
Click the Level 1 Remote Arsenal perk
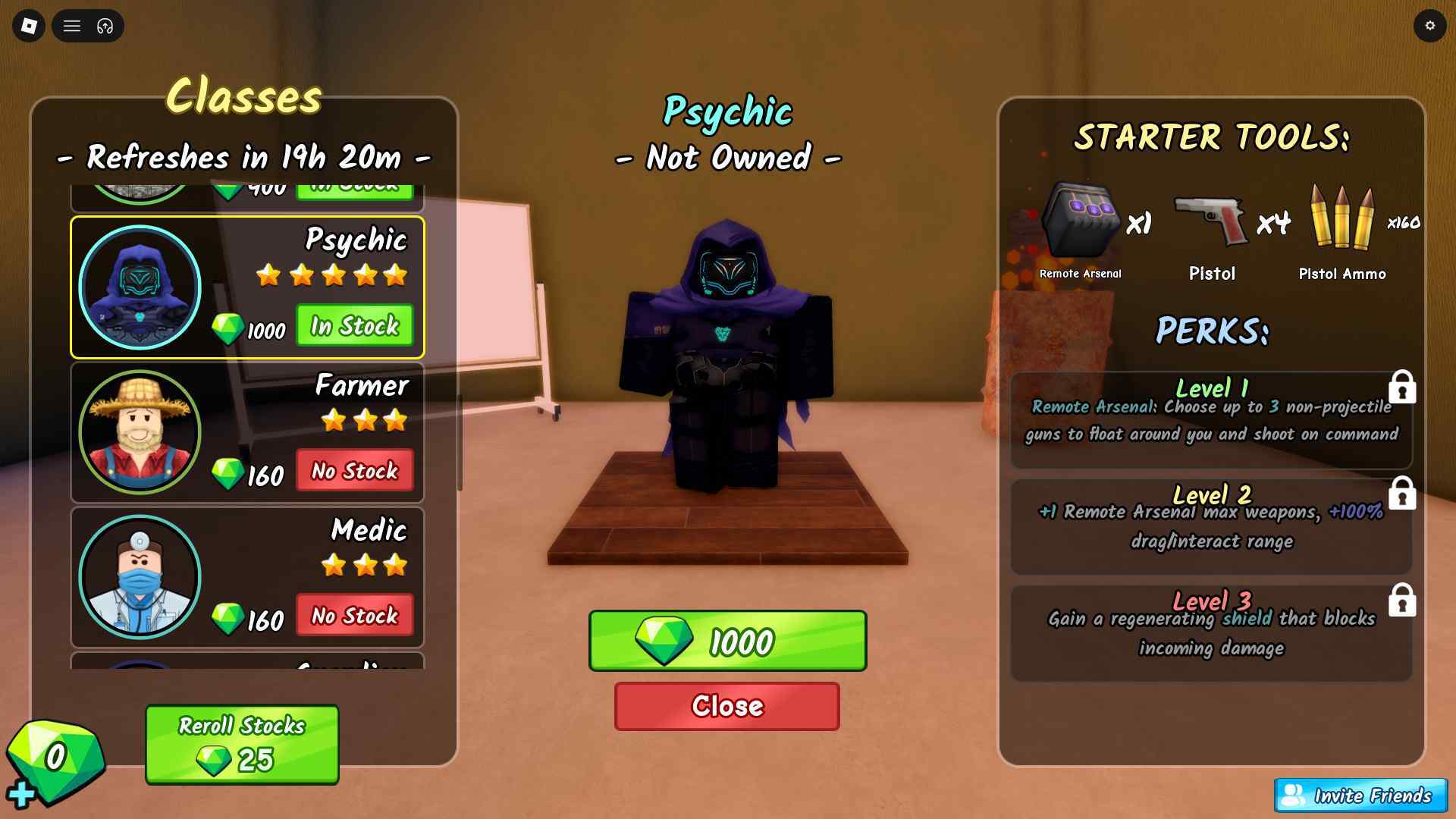pyautogui.click(x=1211, y=420)
